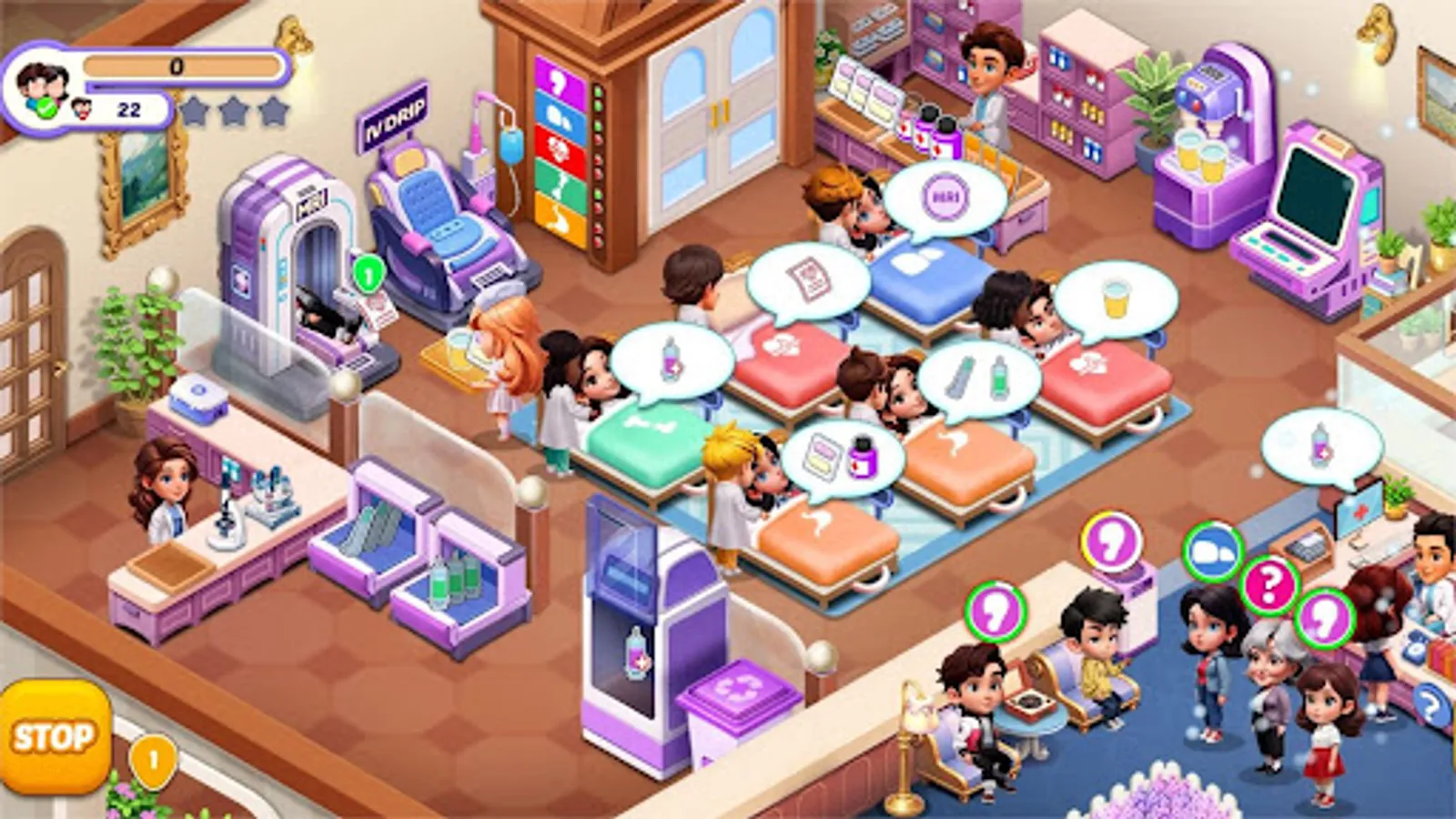Select the purple comma symptom icon on the door chart
The width and height of the screenshot is (1456, 819).
[560, 82]
